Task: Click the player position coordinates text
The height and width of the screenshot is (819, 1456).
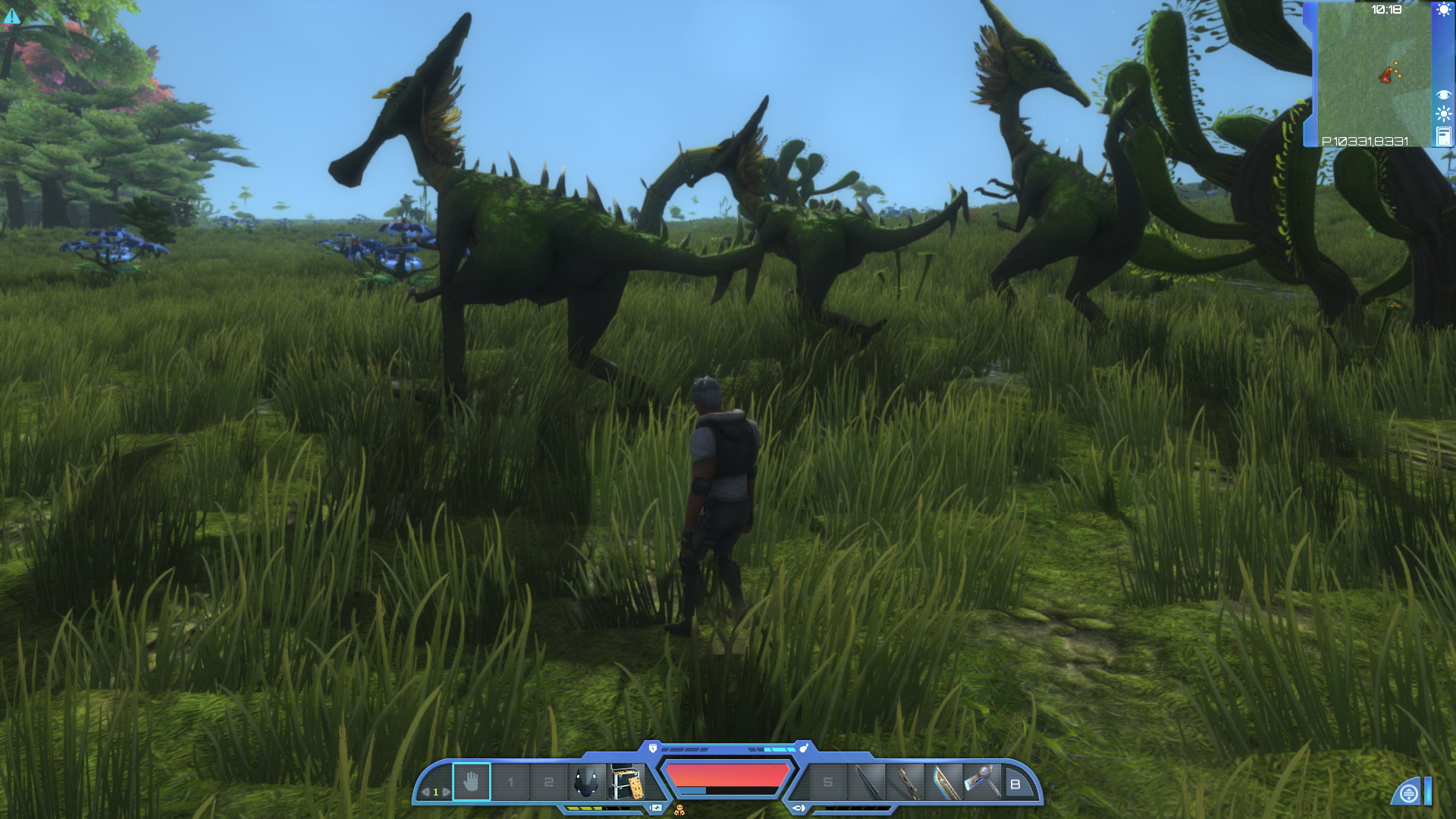Action: (x=1365, y=140)
